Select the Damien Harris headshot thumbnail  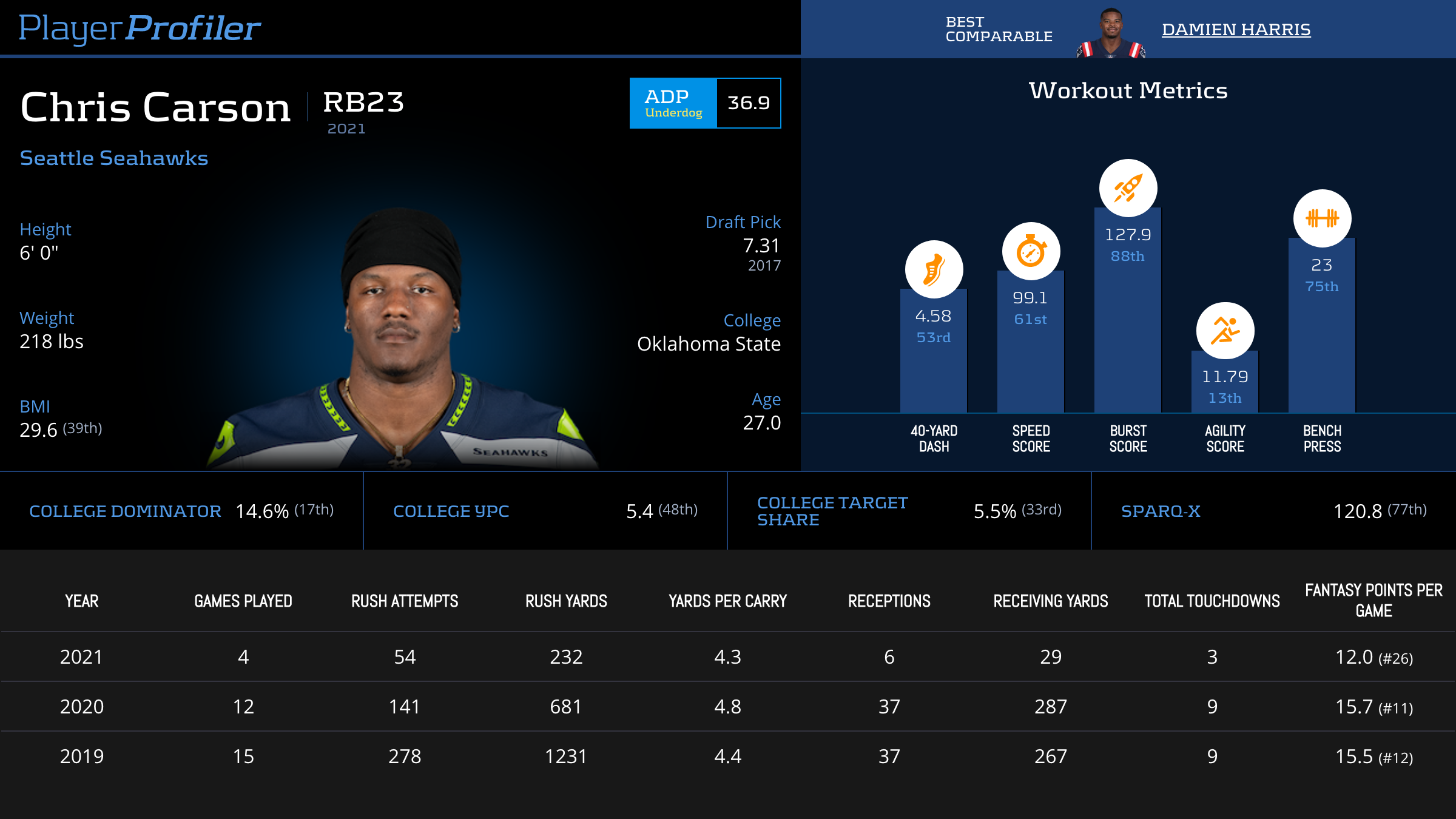[1111, 34]
